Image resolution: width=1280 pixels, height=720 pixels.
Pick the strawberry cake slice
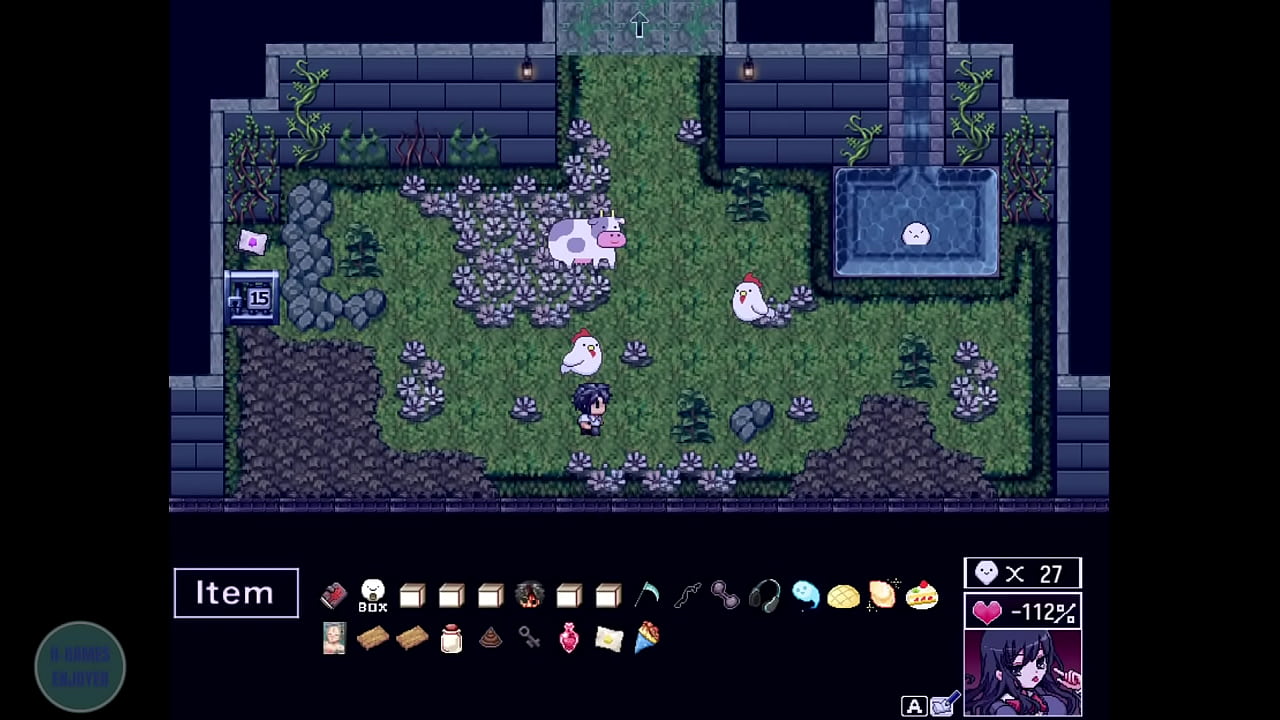(x=921, y=597)
